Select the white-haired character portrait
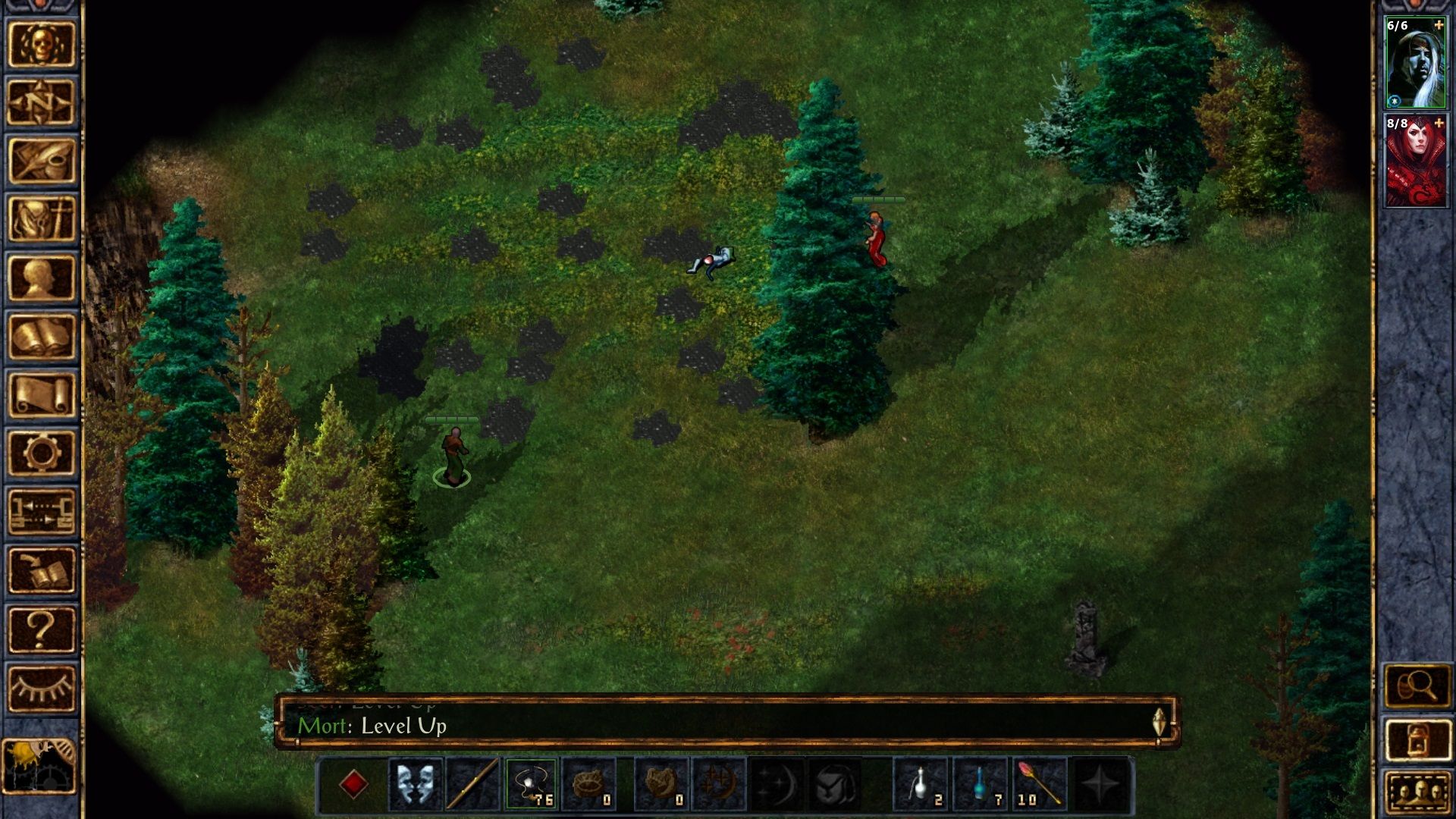The height and width of the screenshot is (819, 1456). (x=1415, y=64)
